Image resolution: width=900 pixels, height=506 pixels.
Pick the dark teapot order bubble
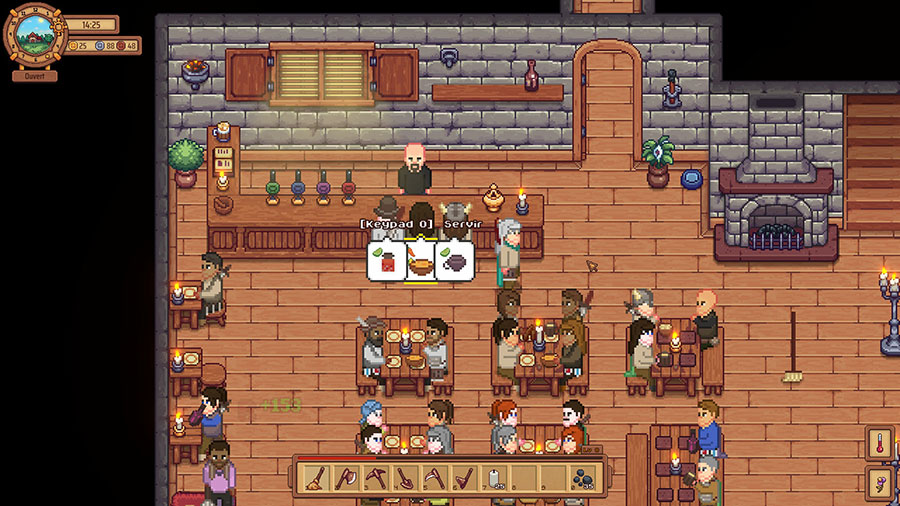coord(453,262)
